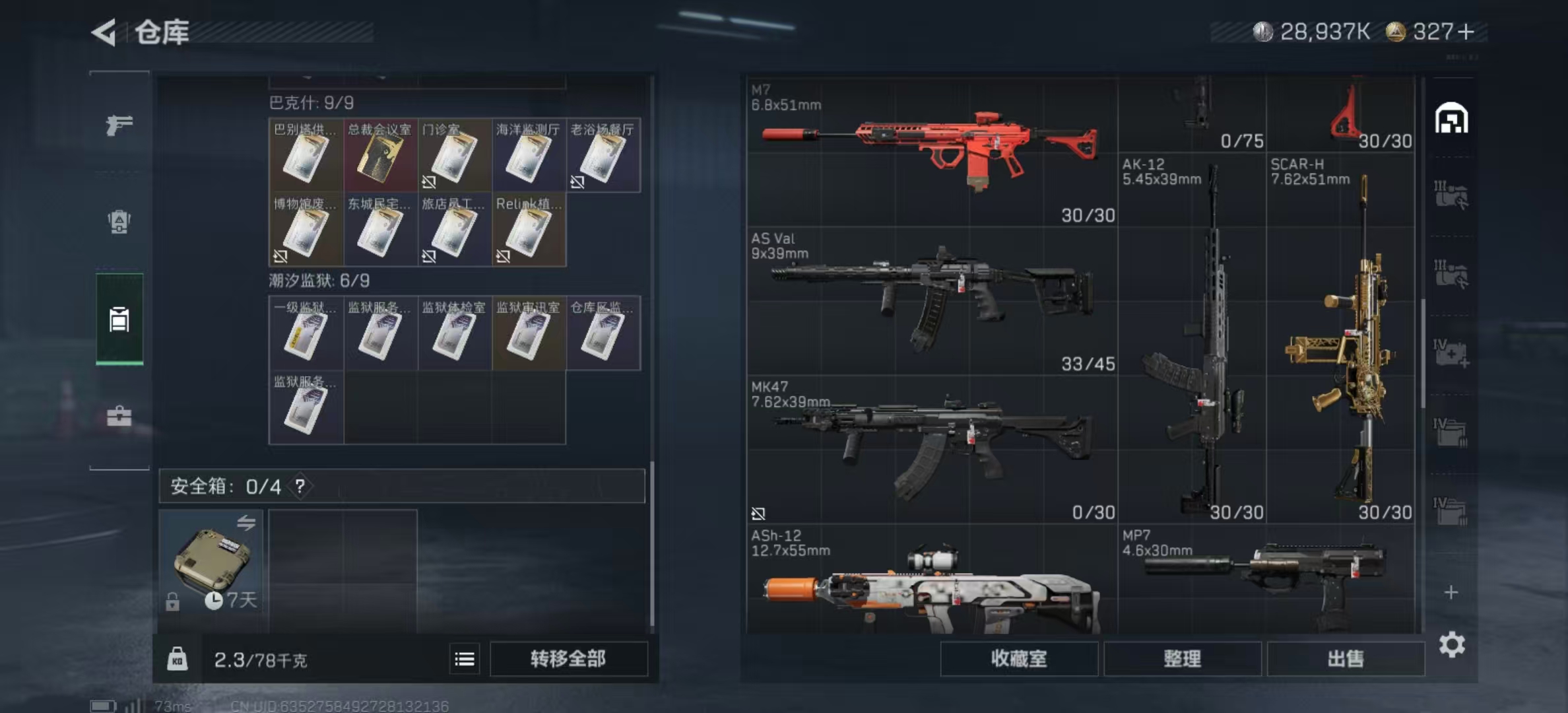Choose the AK-12 rifle
Image resolution: width=1568 pixels, height=713 pixels.
tap(1192, 338)
